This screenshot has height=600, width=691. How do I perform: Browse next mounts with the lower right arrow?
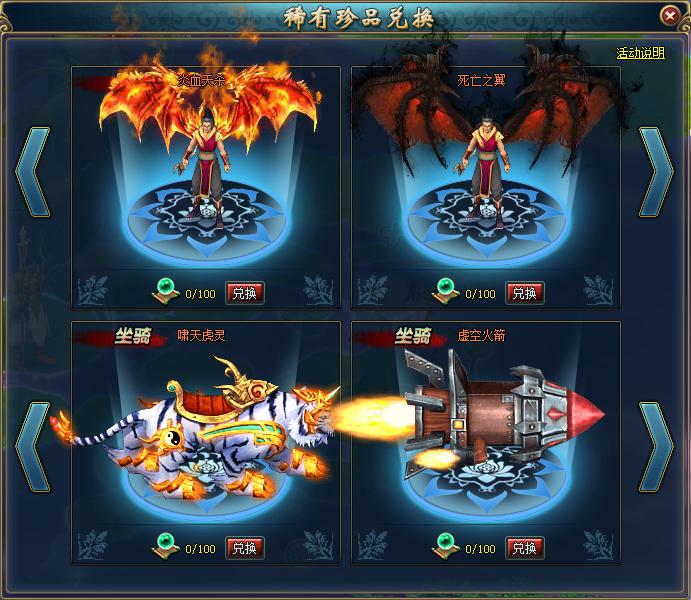(x=657, y=446)
